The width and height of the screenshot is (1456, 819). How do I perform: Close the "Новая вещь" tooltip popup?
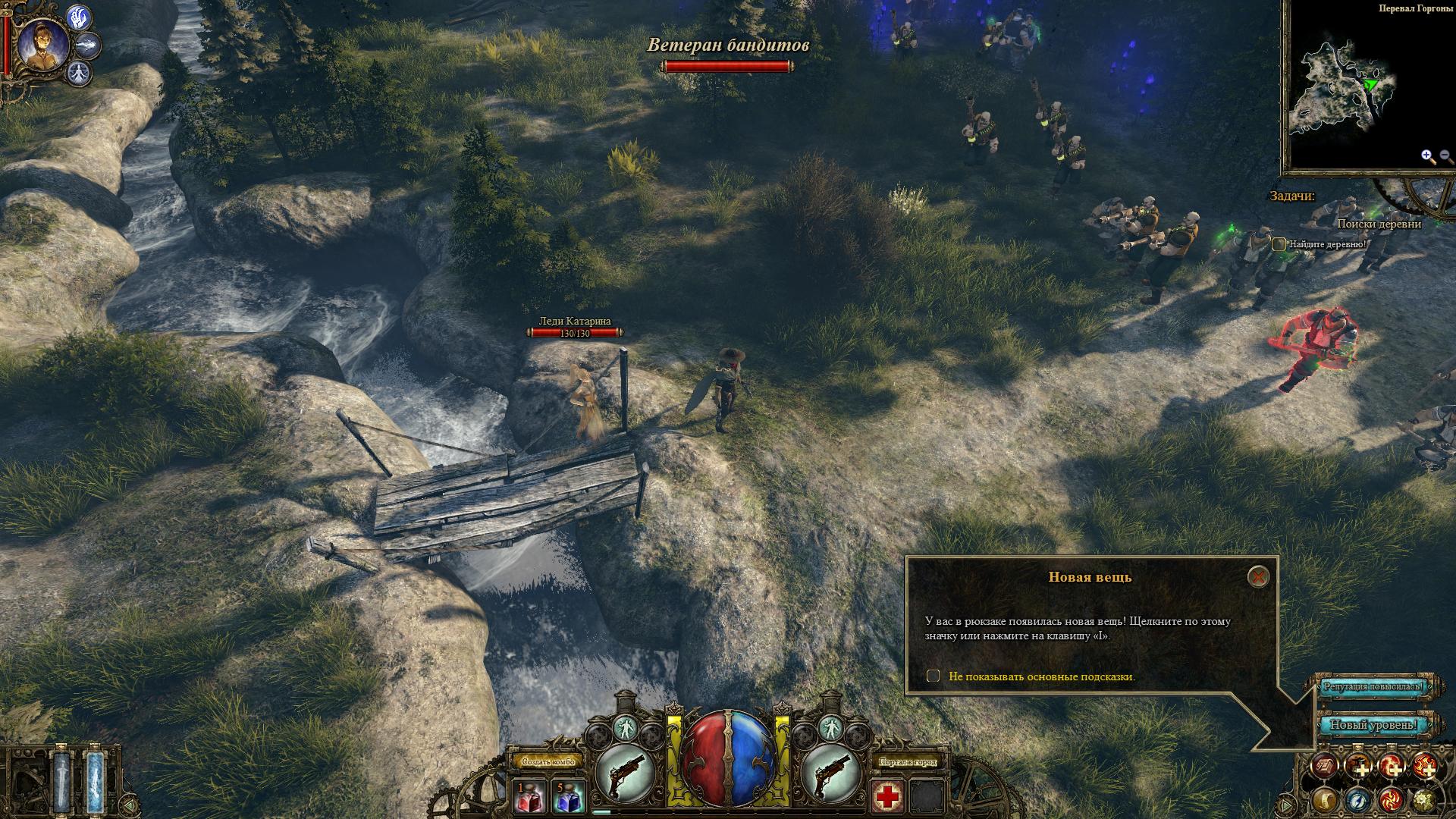pos(1258,577)
